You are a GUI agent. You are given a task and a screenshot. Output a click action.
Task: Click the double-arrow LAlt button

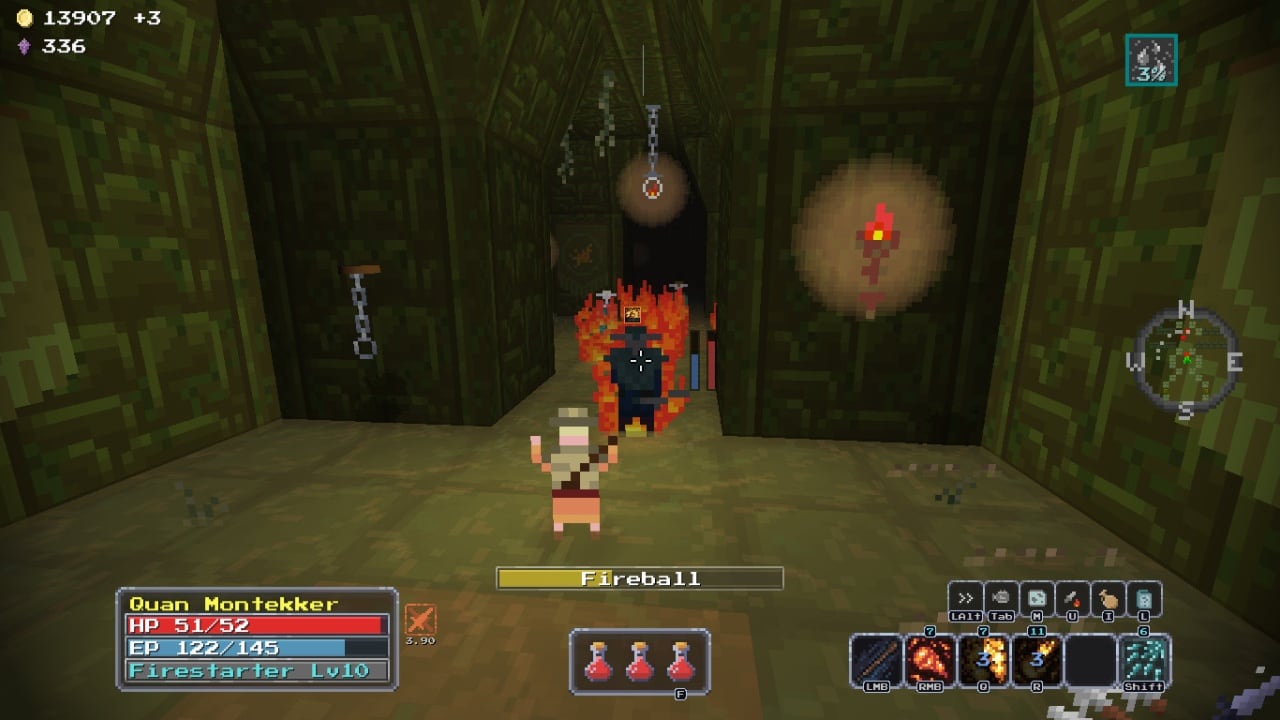(966, 598)
